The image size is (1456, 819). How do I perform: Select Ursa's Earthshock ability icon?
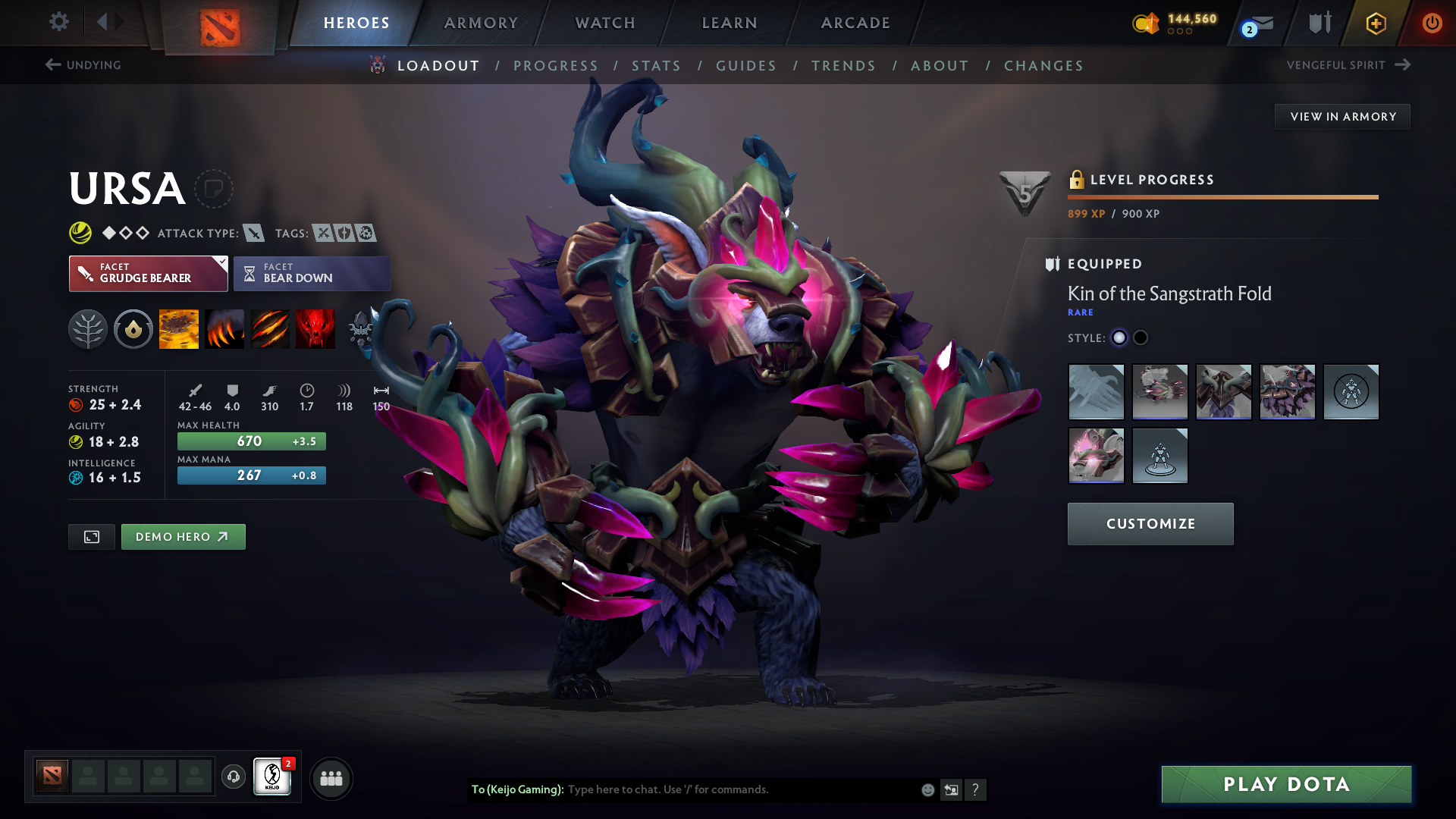click(x=179, y=329)
